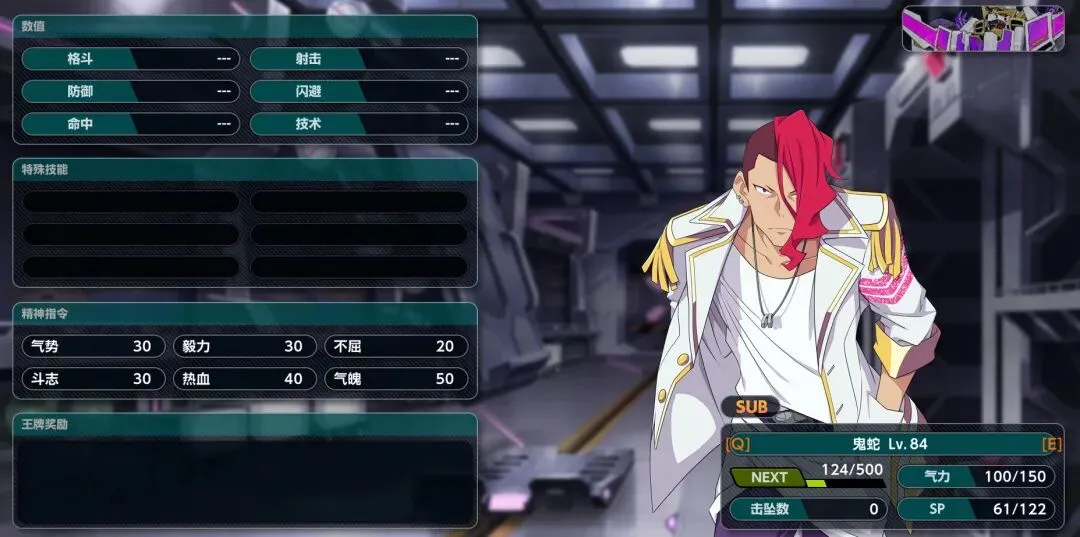Click the 不屈 spirit command
The height and width of the screenshot is (537, 1080).
point(395,346)
